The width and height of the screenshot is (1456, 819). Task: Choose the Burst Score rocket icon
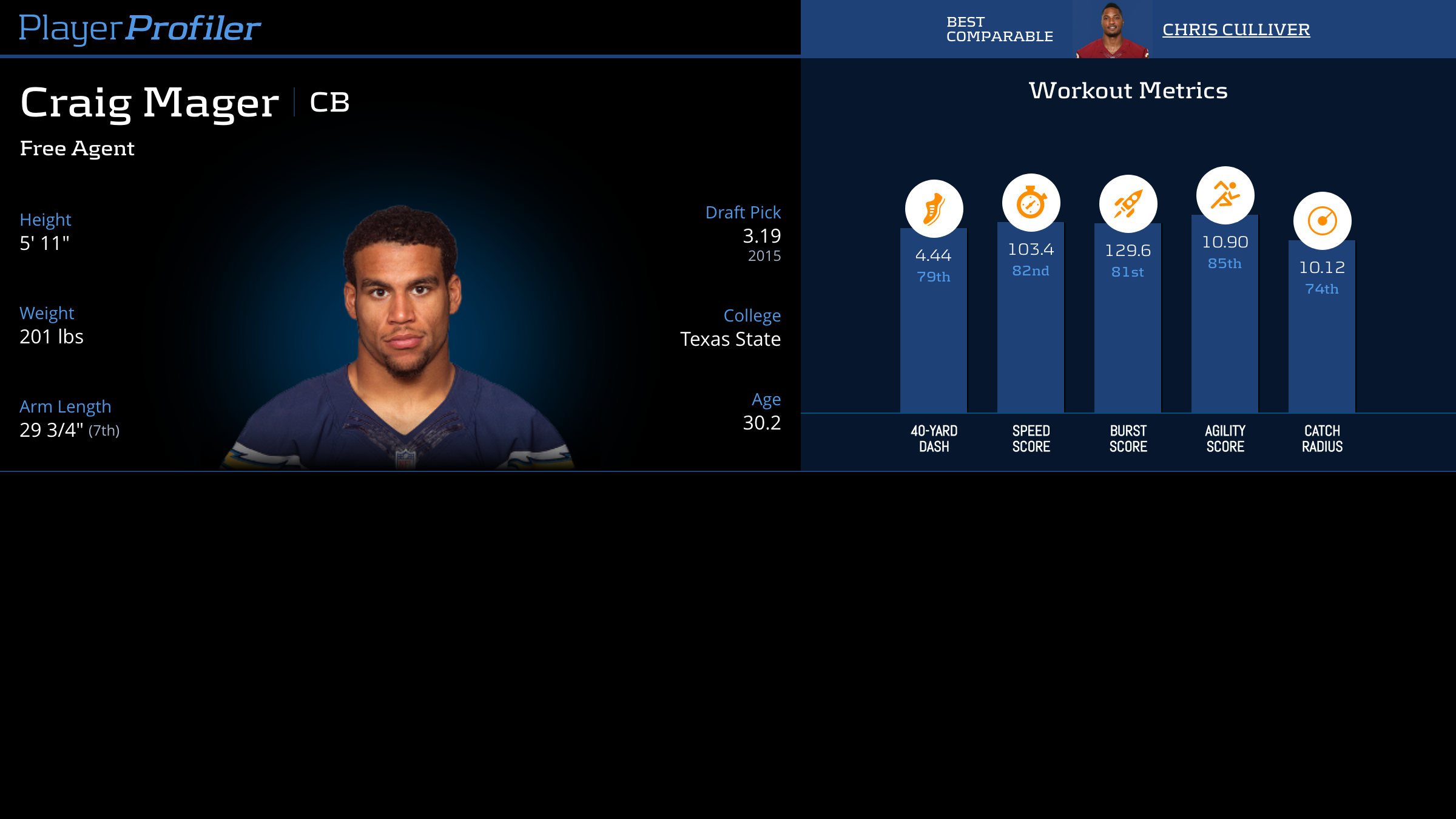[1128, 204]
